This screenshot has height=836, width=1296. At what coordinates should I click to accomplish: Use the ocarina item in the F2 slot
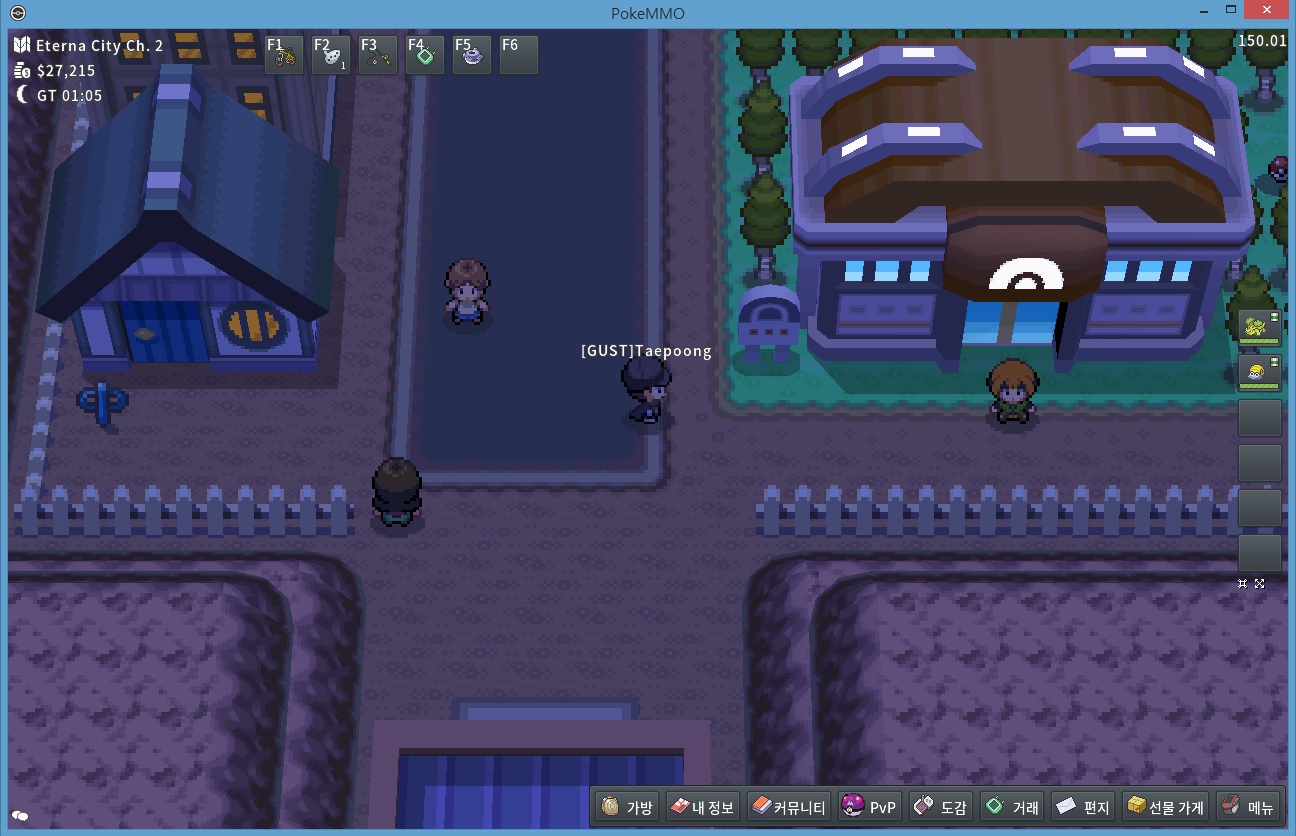pos(331,56)
